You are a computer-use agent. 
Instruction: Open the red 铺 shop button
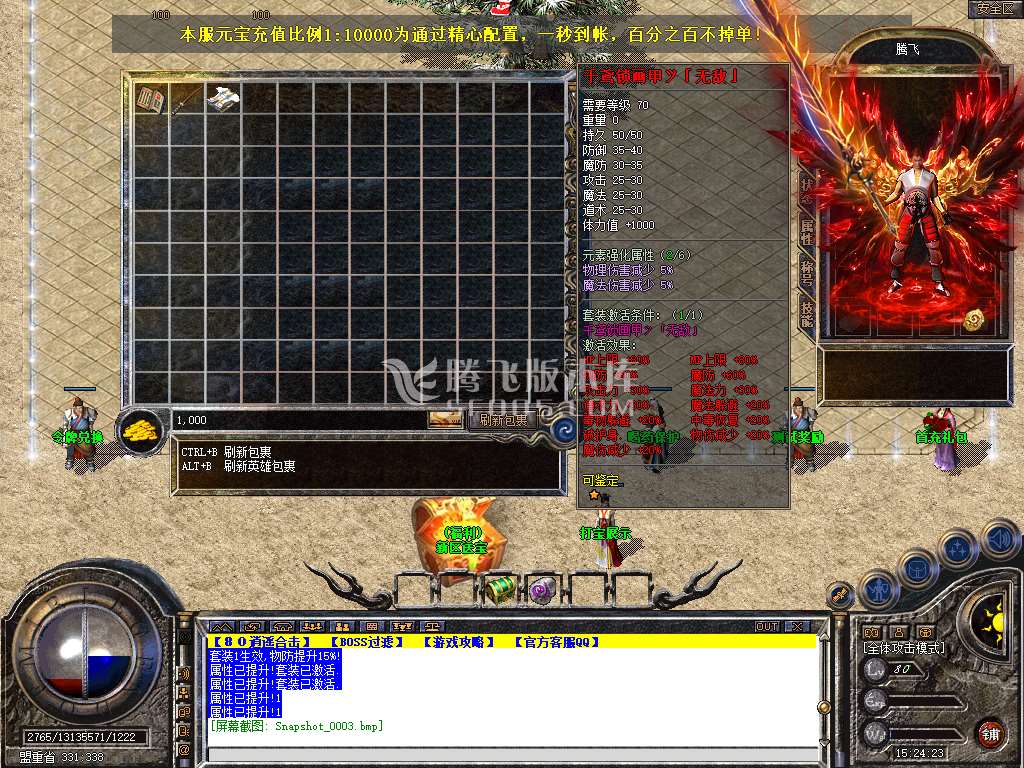pyautogui.click(x=990, y=731)
